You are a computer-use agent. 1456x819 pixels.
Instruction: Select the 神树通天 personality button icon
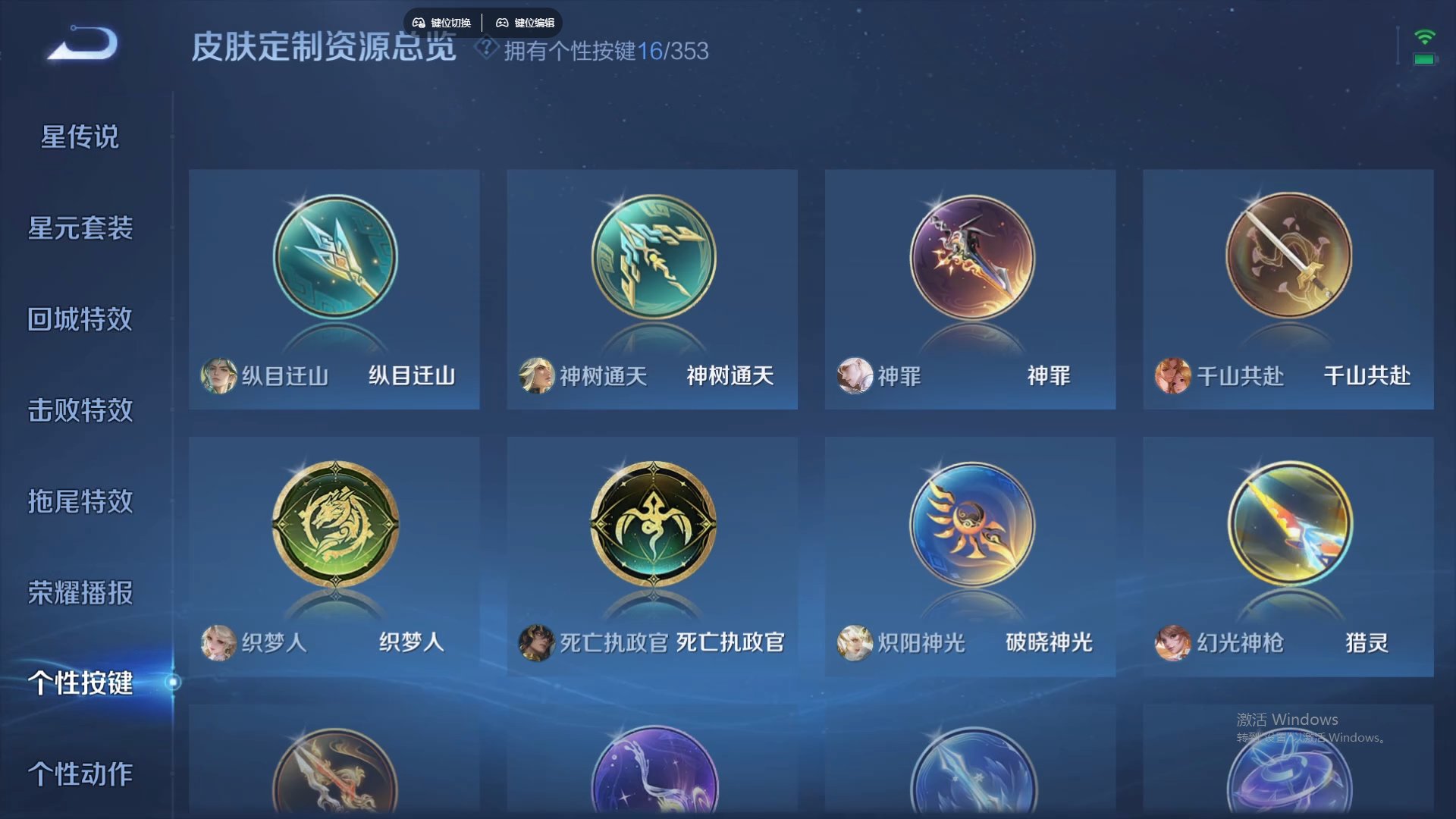652,258
